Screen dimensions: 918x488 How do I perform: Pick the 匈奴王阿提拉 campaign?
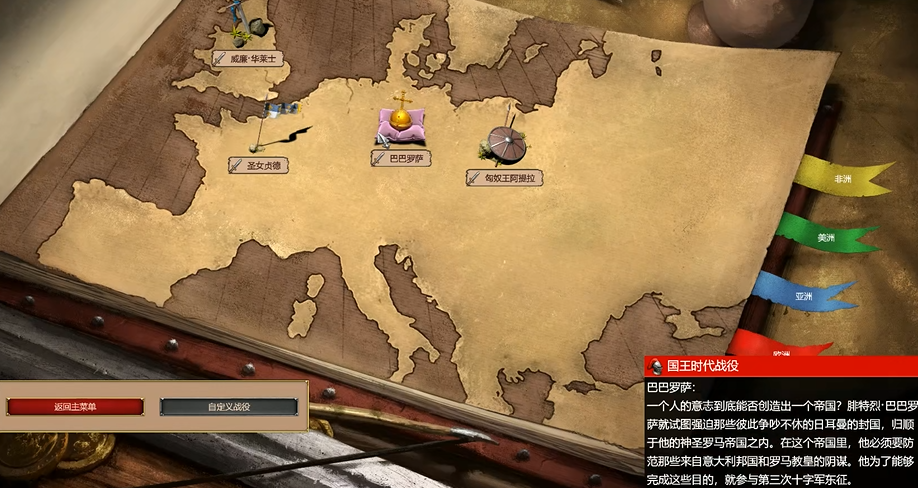pos(505,177)
